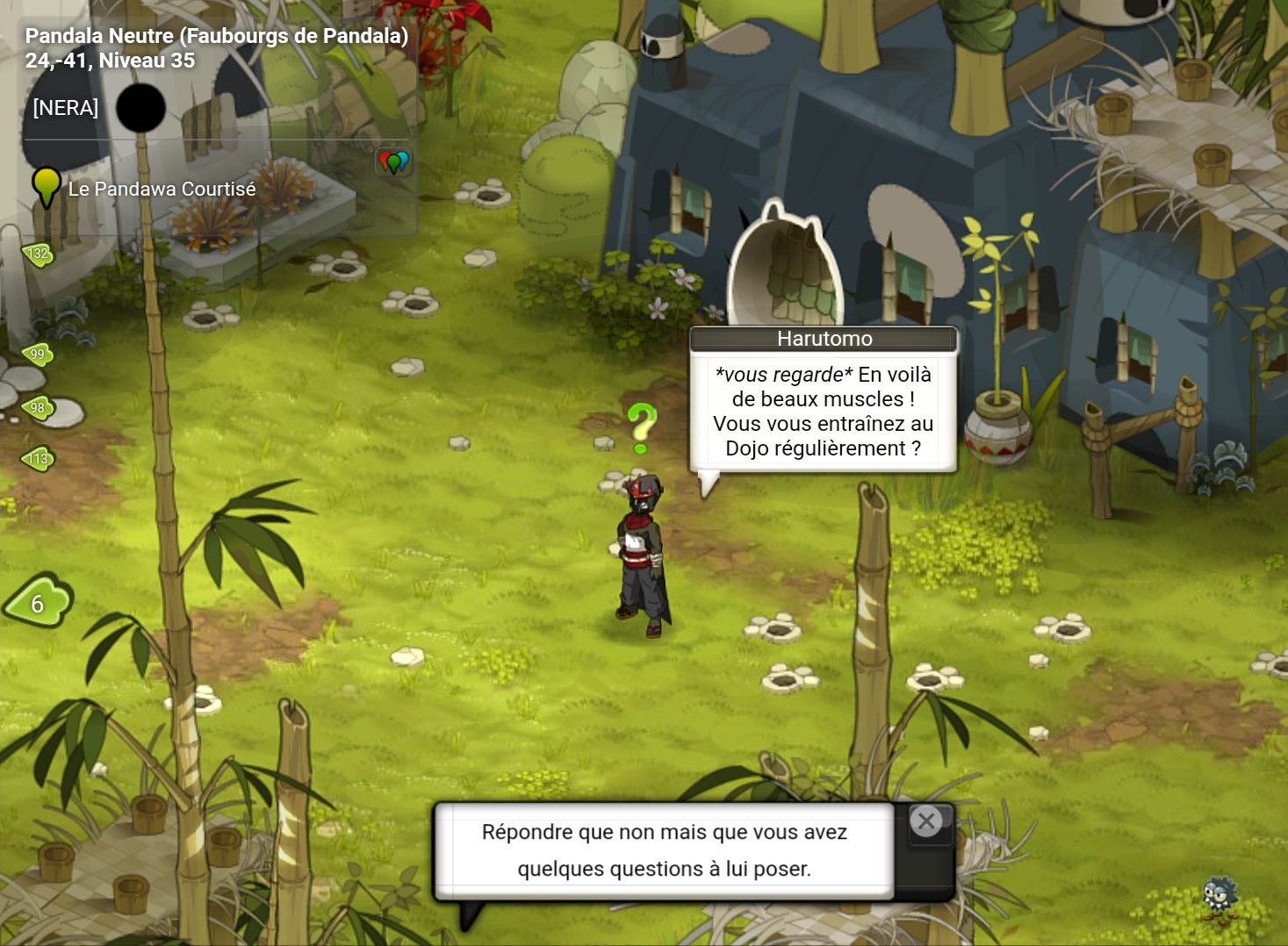Choose the reply about asking him questions
The image size is (1288, 946).
coord(664,850)
